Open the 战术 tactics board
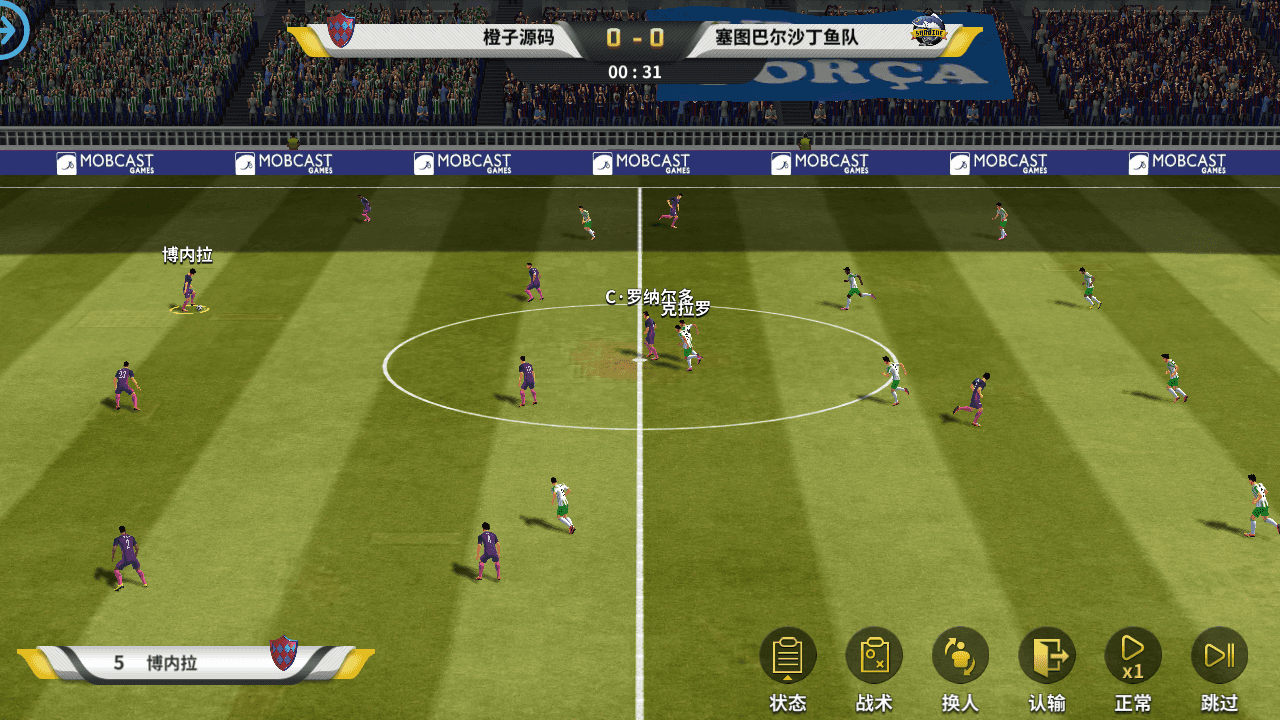 coord(874,657)
